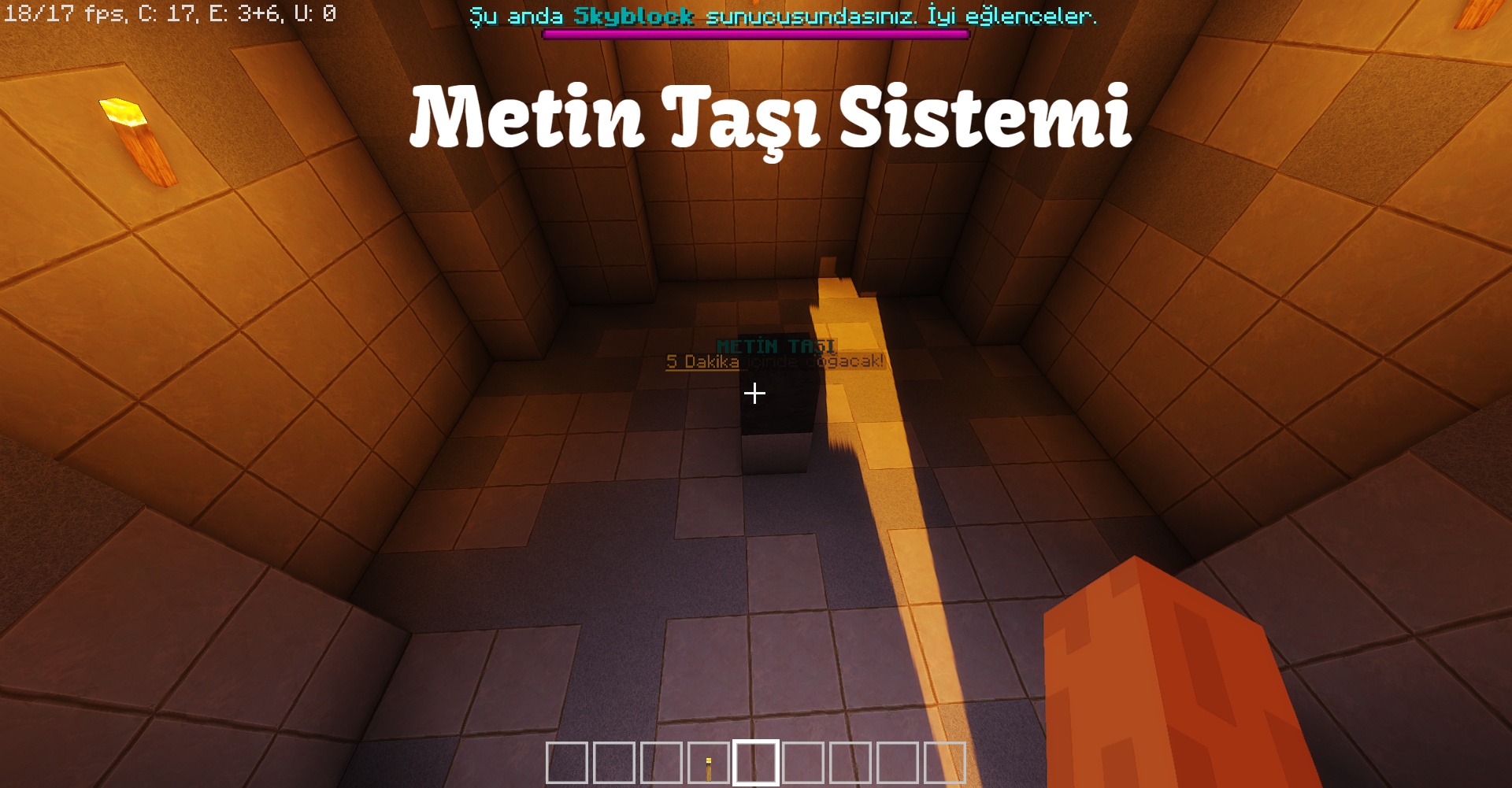
Task: Click the Skyblock server name text
Action: pos(635,17)
